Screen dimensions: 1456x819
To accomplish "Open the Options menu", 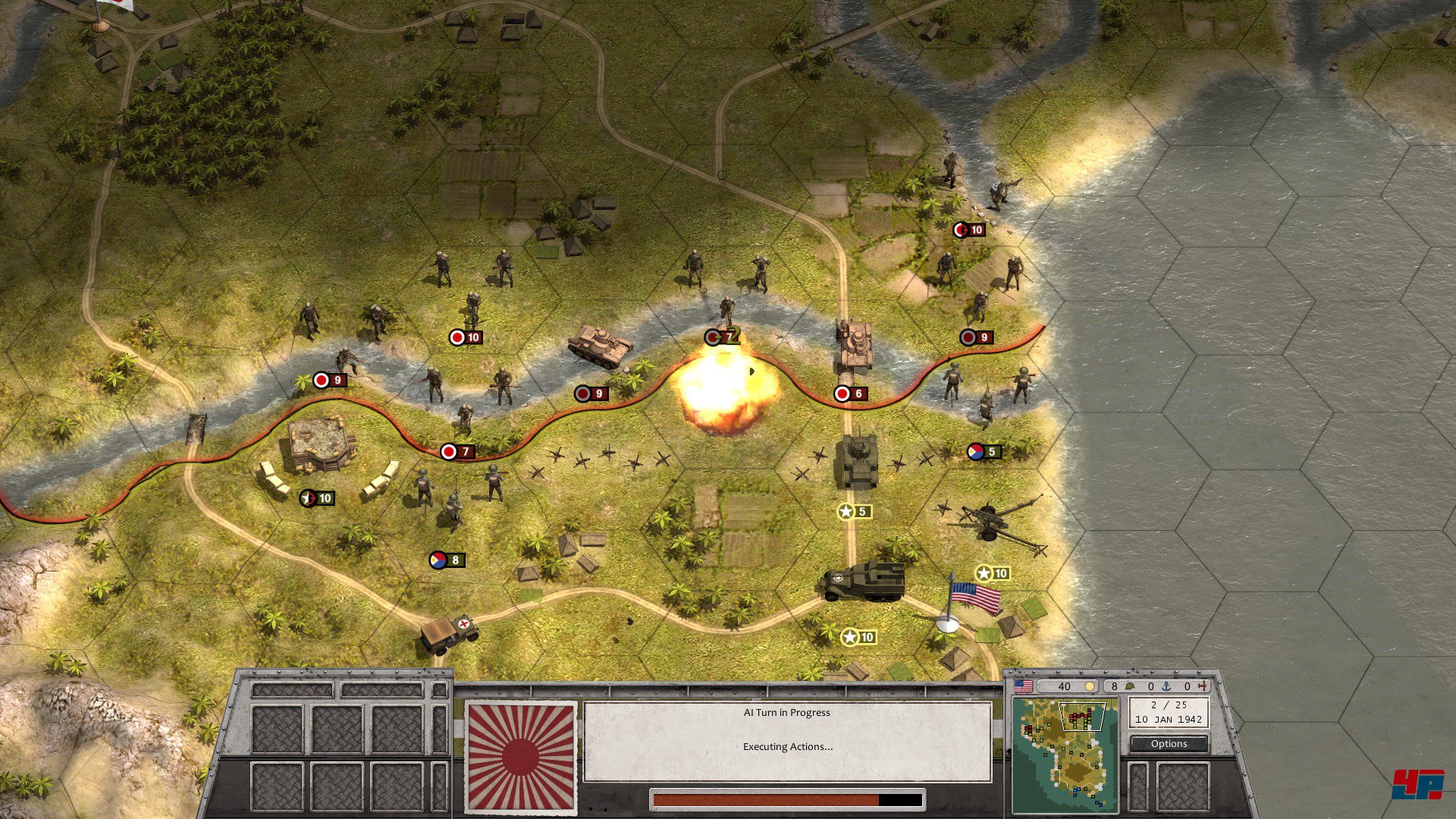I will [x=1169, y=744].
